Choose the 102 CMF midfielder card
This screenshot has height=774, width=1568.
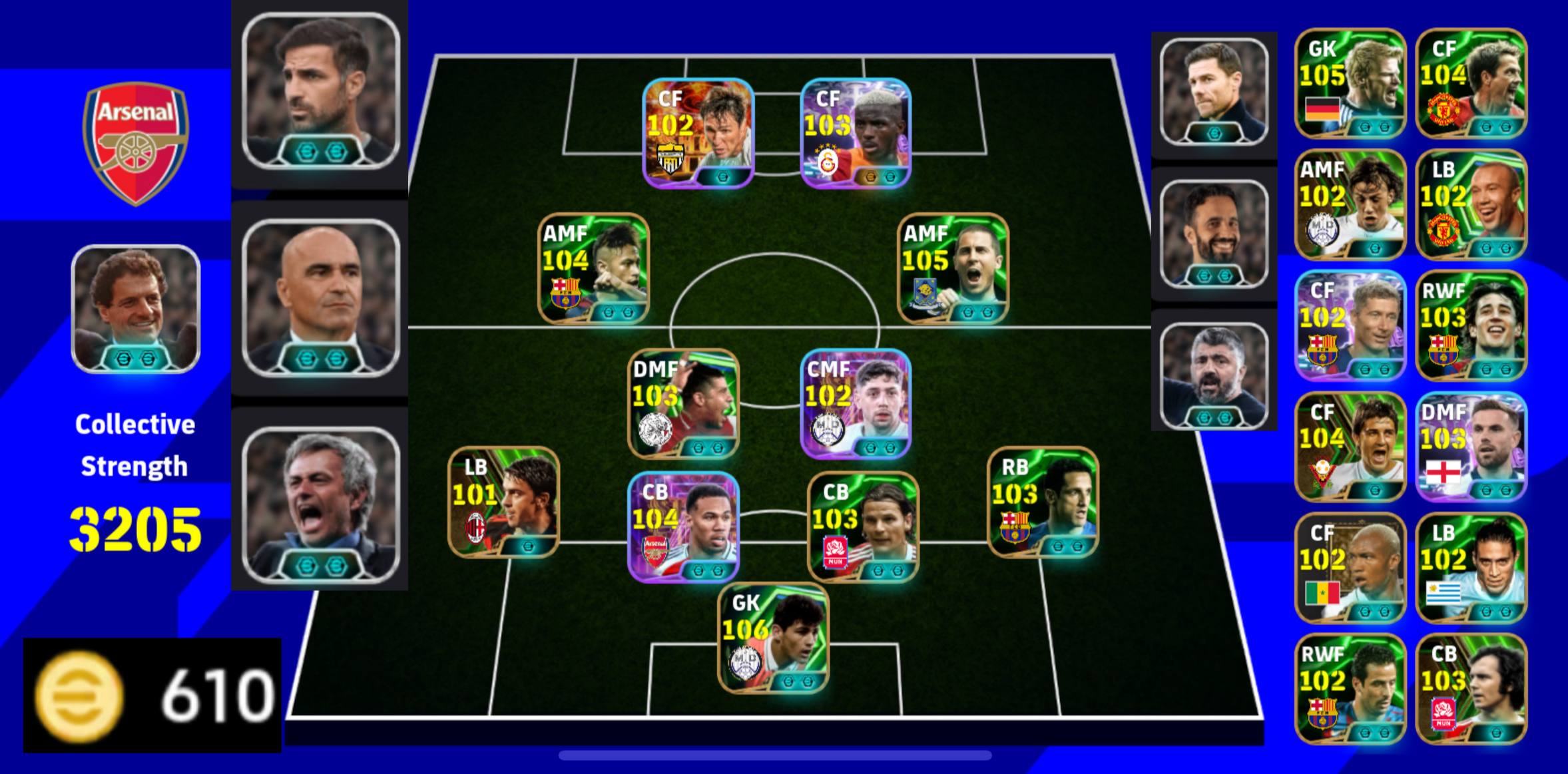(855, 403)
